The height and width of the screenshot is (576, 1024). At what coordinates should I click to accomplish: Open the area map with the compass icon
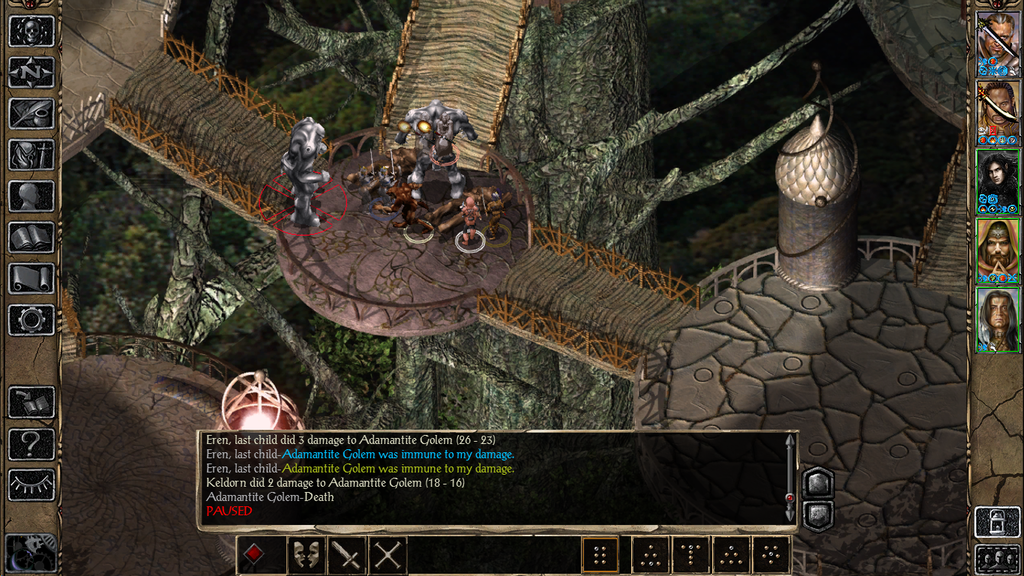pyautogui.click(x=31, y=72)
